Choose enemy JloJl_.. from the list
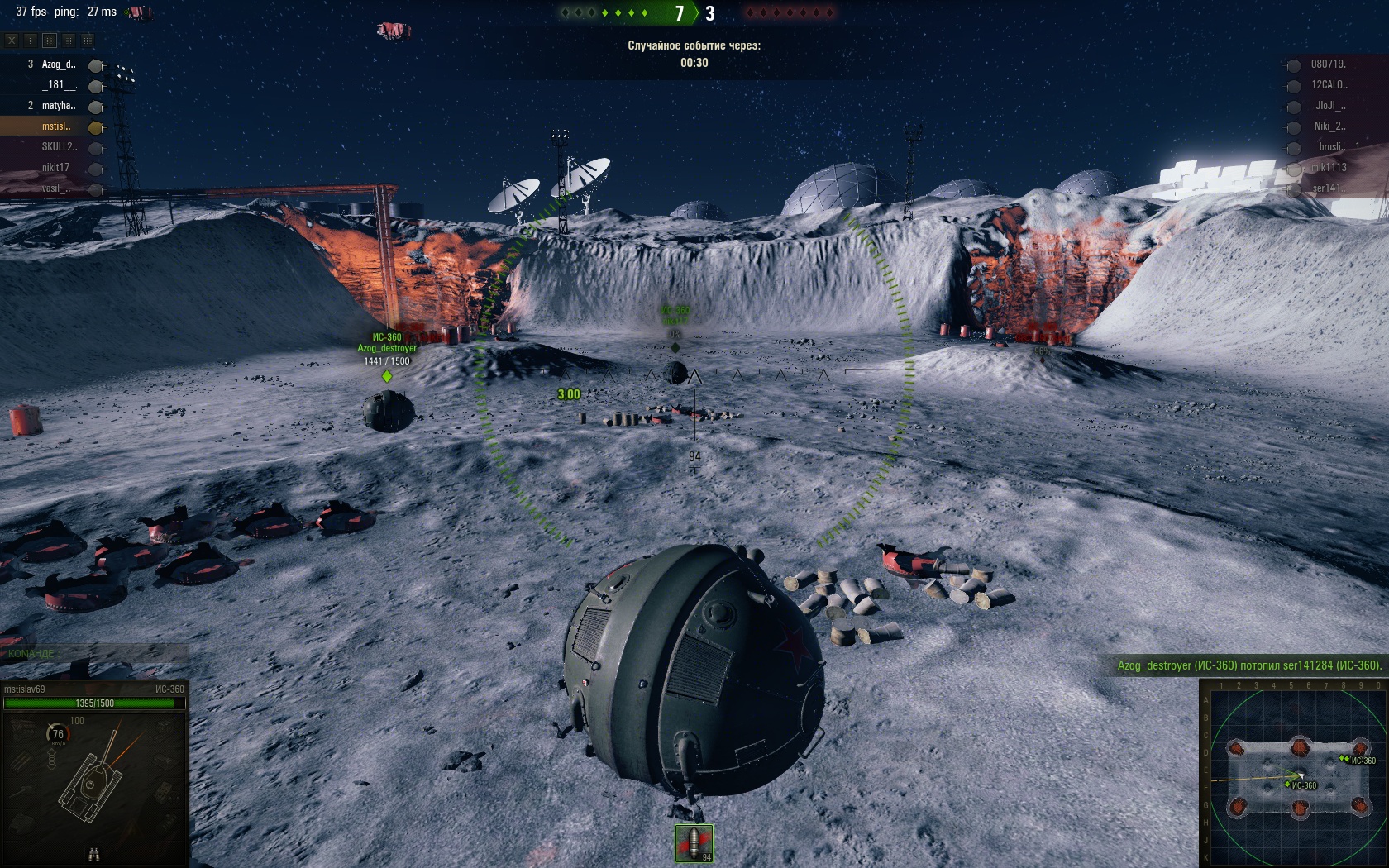1389x868 pixels. (x=1329, y=106)
